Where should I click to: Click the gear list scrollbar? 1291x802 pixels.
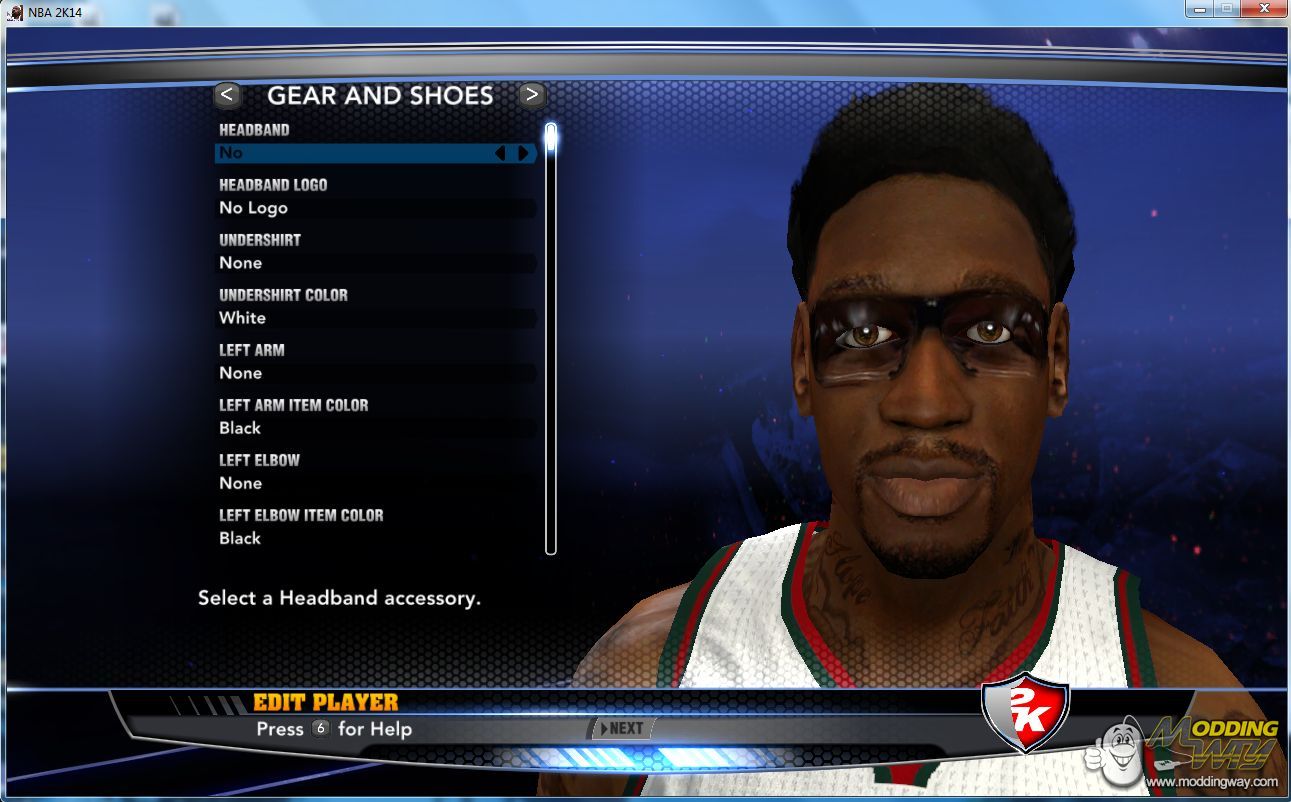[x=550, y=340]
